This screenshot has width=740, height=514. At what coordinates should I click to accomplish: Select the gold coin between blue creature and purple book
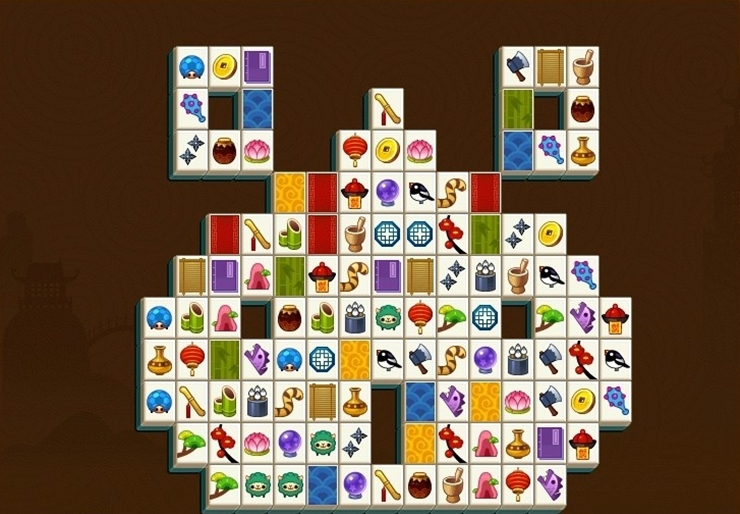(224, 66)
